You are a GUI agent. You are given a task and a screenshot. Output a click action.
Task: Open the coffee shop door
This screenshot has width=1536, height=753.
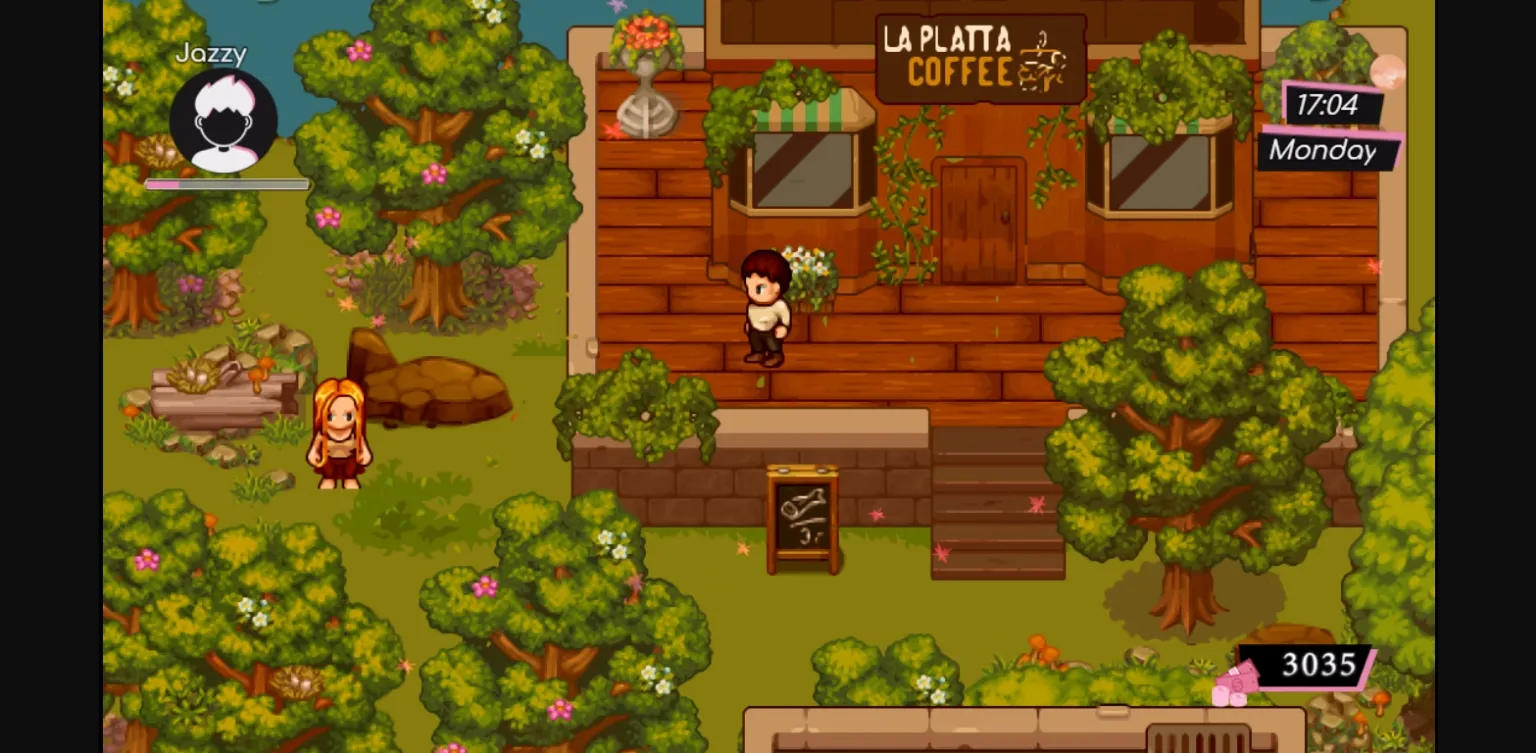[x=977, y=222]
